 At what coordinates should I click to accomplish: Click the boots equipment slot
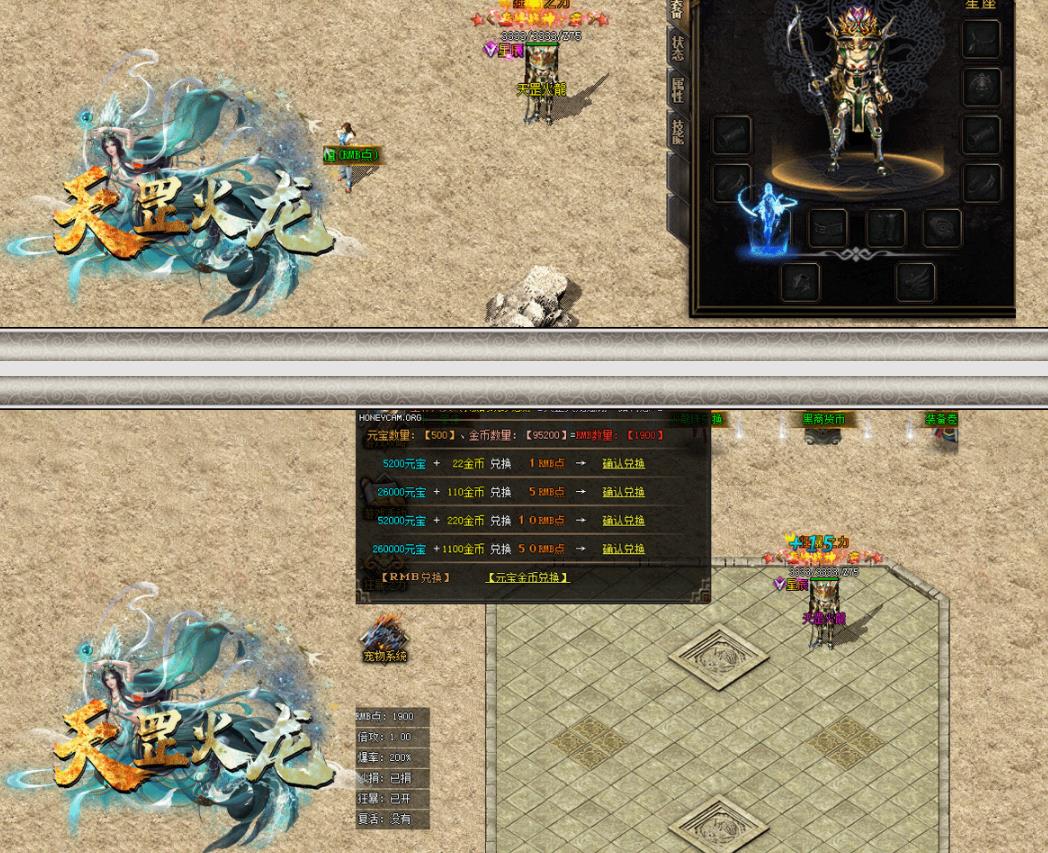[x=885, y=229]
